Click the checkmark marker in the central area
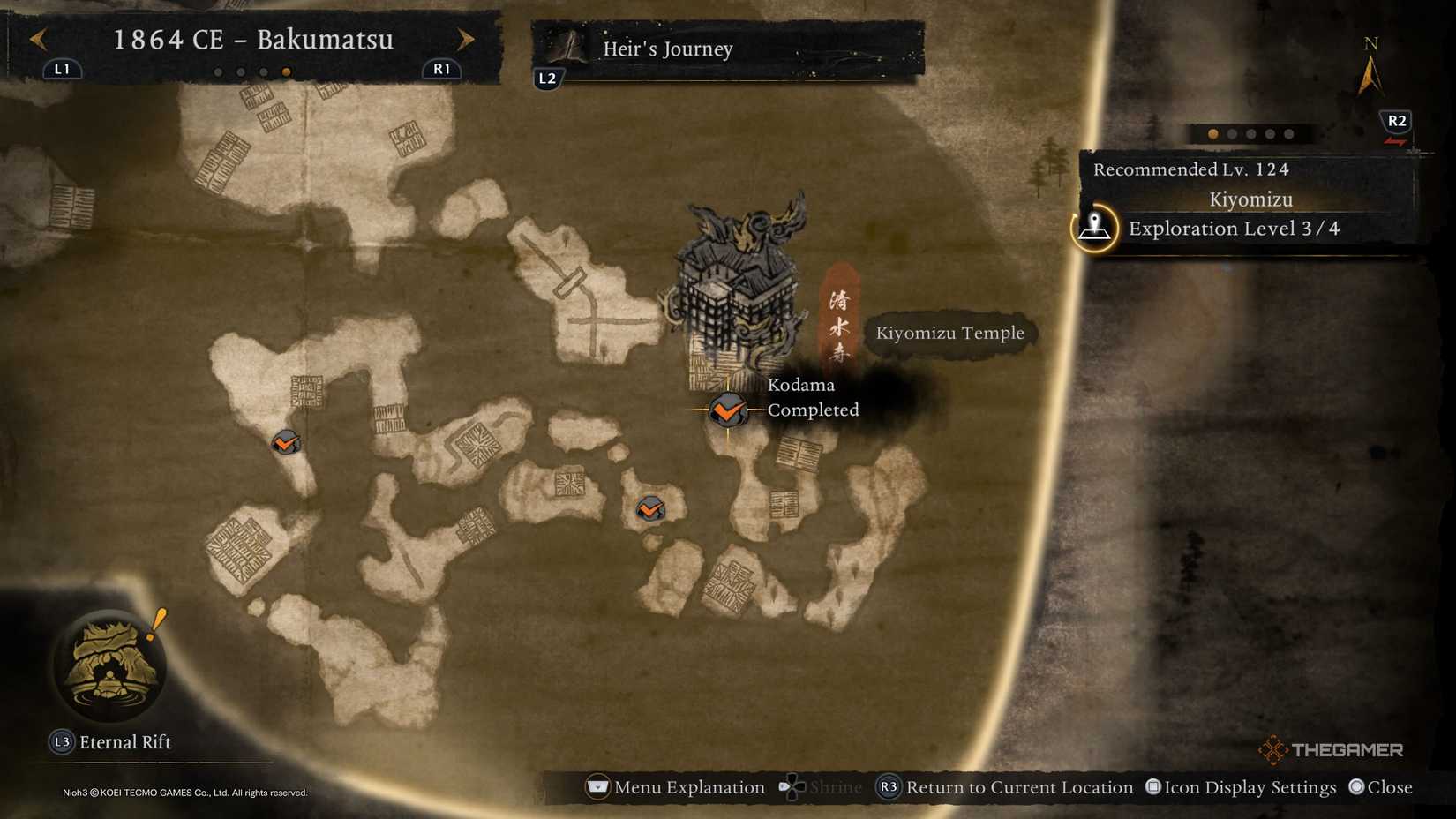The height and width of the screenshot is (819, 1456). click(650, 508)
